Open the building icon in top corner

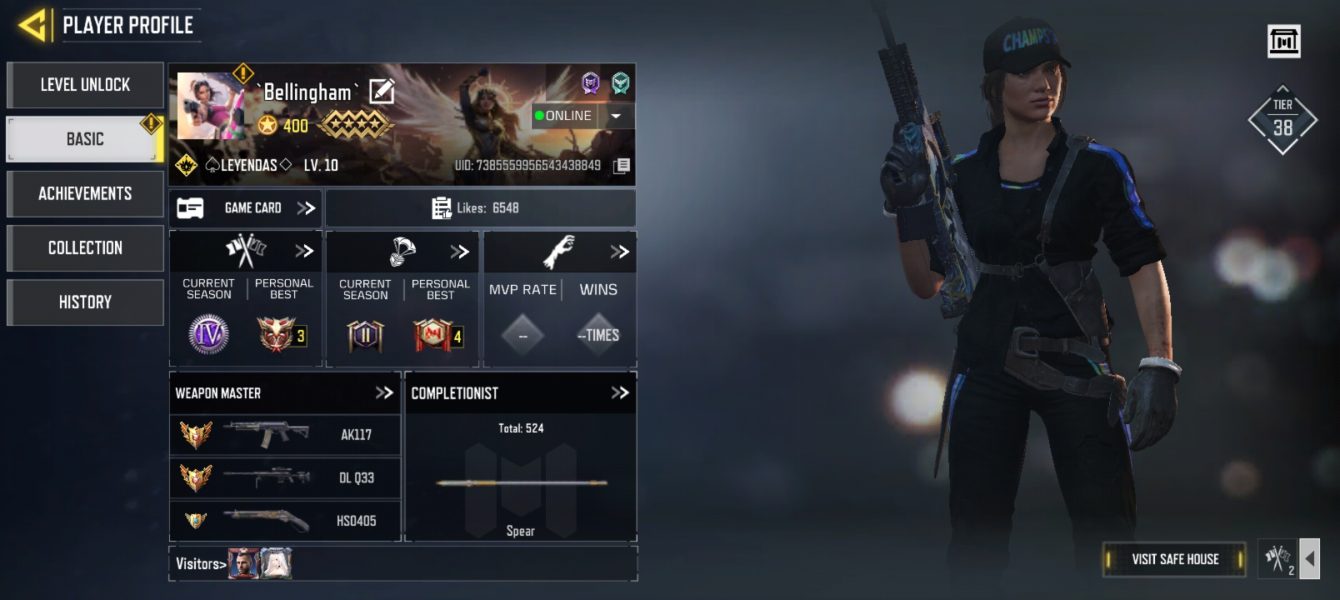pyautogui.click(x=1283, y=41)
